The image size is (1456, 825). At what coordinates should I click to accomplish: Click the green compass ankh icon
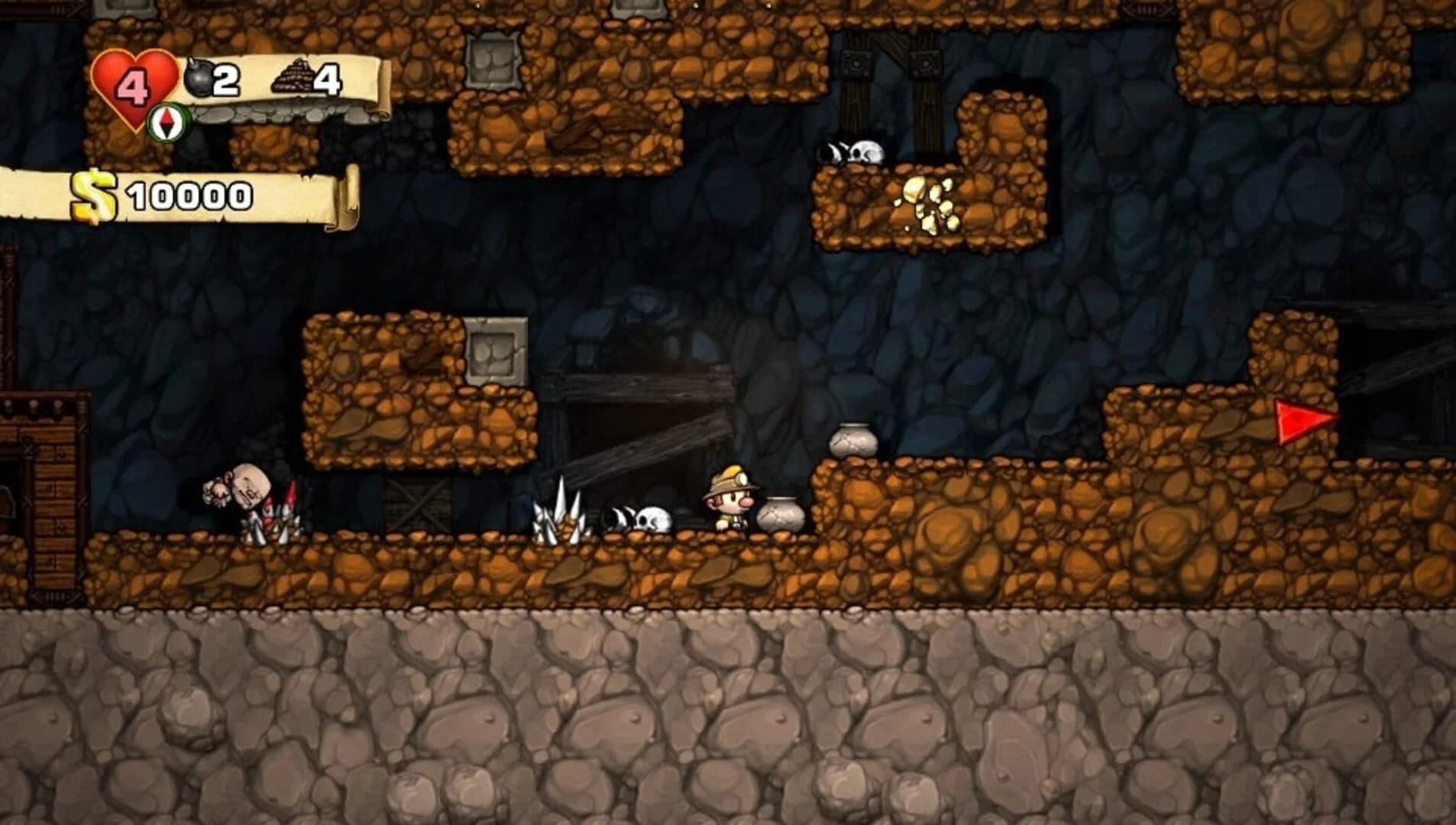[169, 121]
